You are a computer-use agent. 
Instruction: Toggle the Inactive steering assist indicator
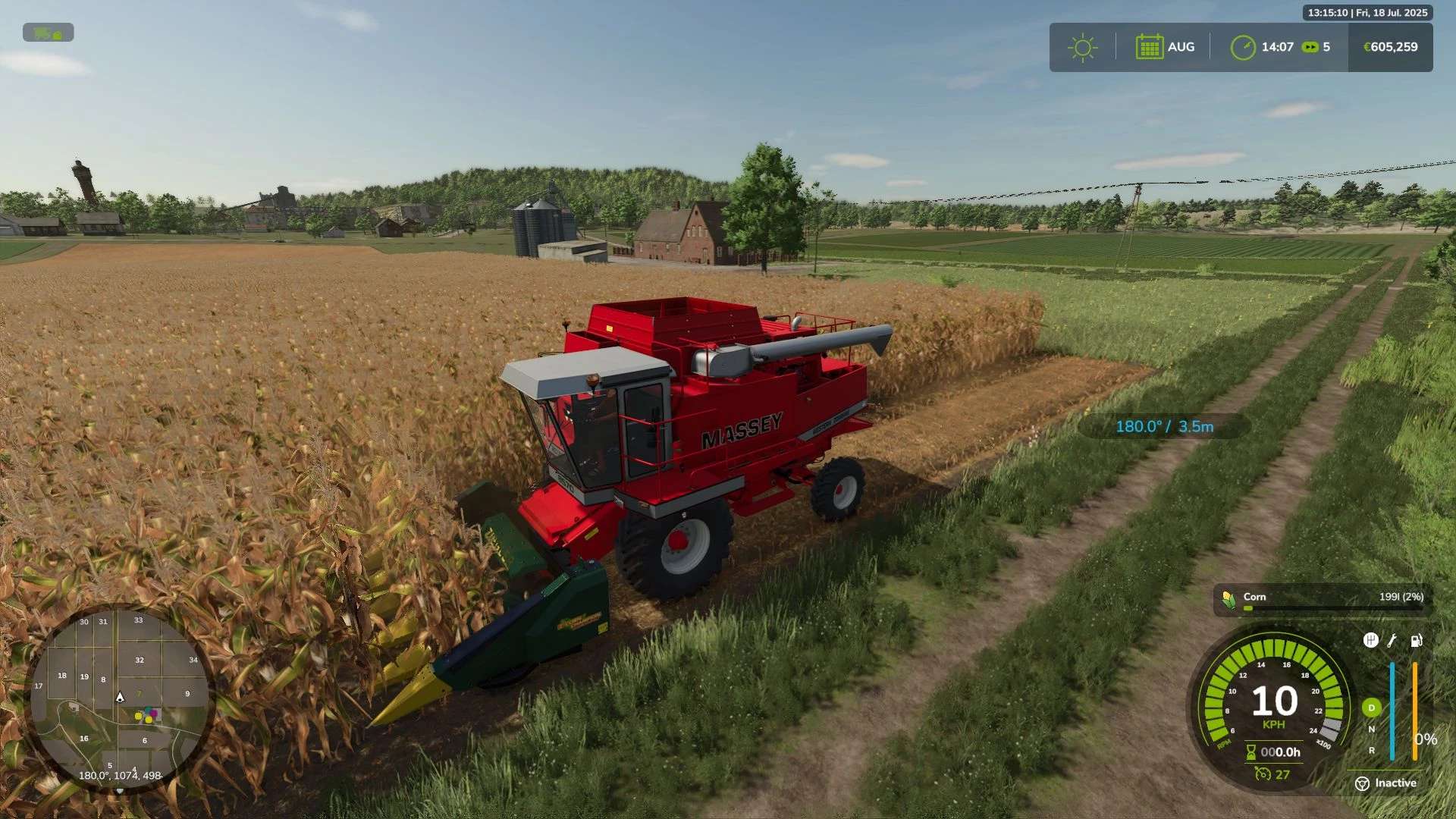(x=1363, y=783)
